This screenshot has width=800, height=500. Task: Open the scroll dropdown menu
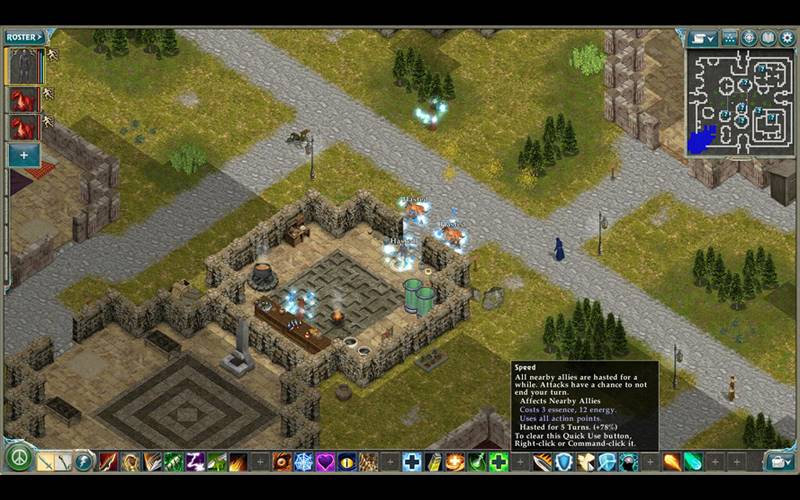coord(703,38)
